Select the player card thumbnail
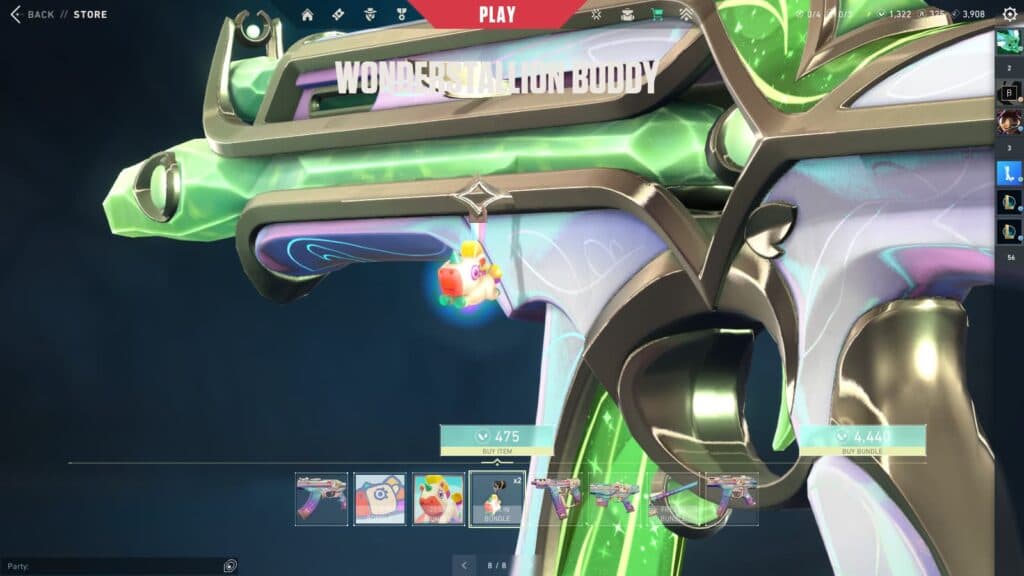Image resolution: width=1024 pixels, height=576 pixels. point(380,499)
